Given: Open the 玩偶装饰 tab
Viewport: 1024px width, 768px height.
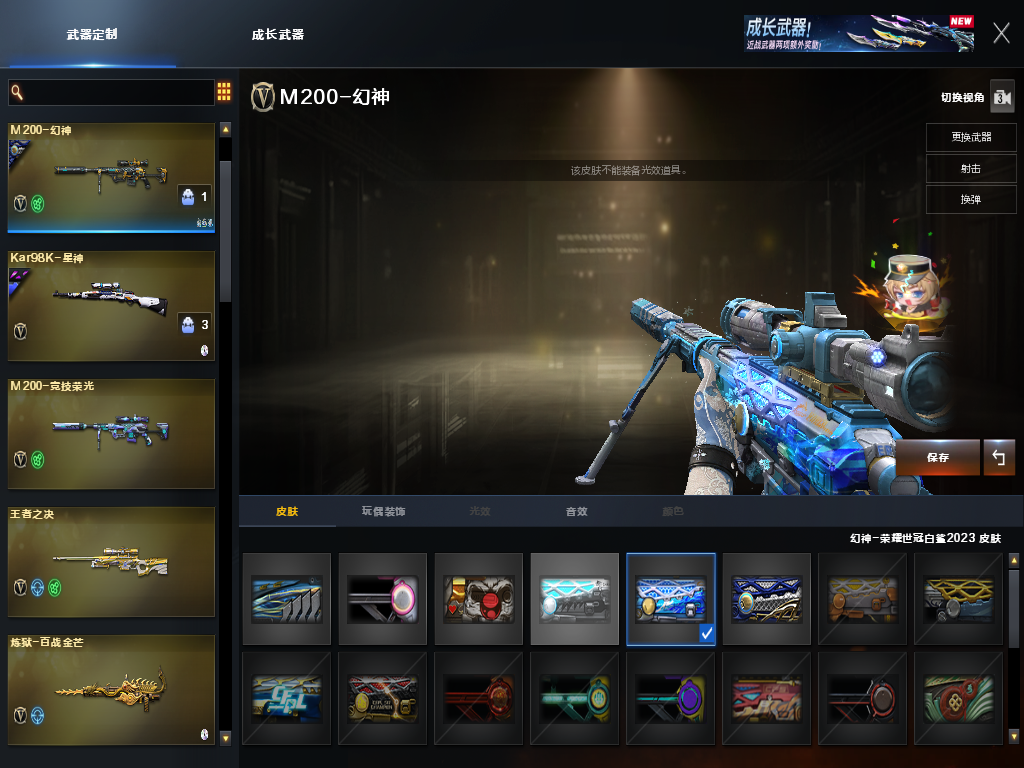Looking at the screenshot, I should pos(383,511).
